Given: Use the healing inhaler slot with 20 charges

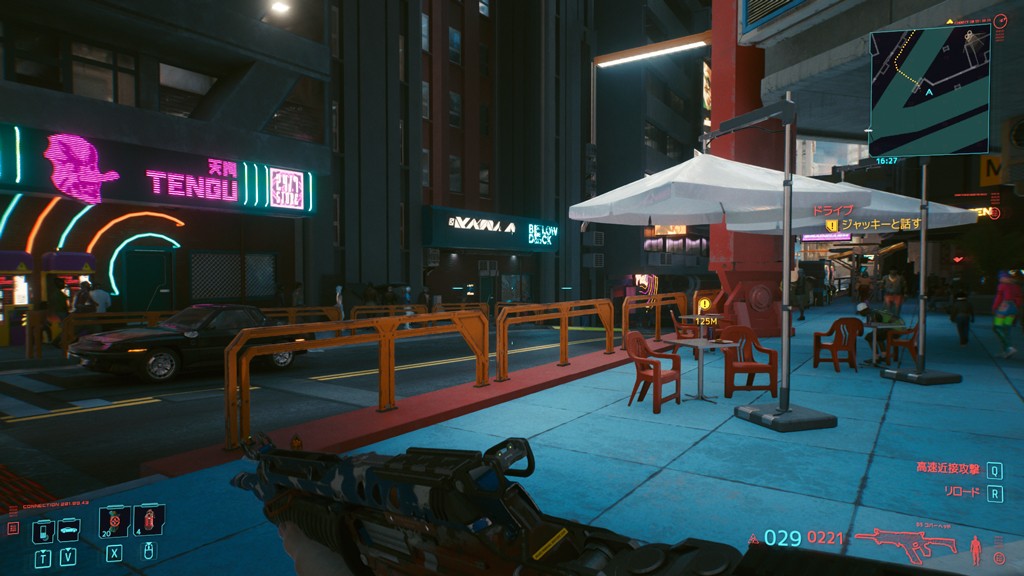Looking at the screenshot, I should pyautogui.click(x=114, y=521).
